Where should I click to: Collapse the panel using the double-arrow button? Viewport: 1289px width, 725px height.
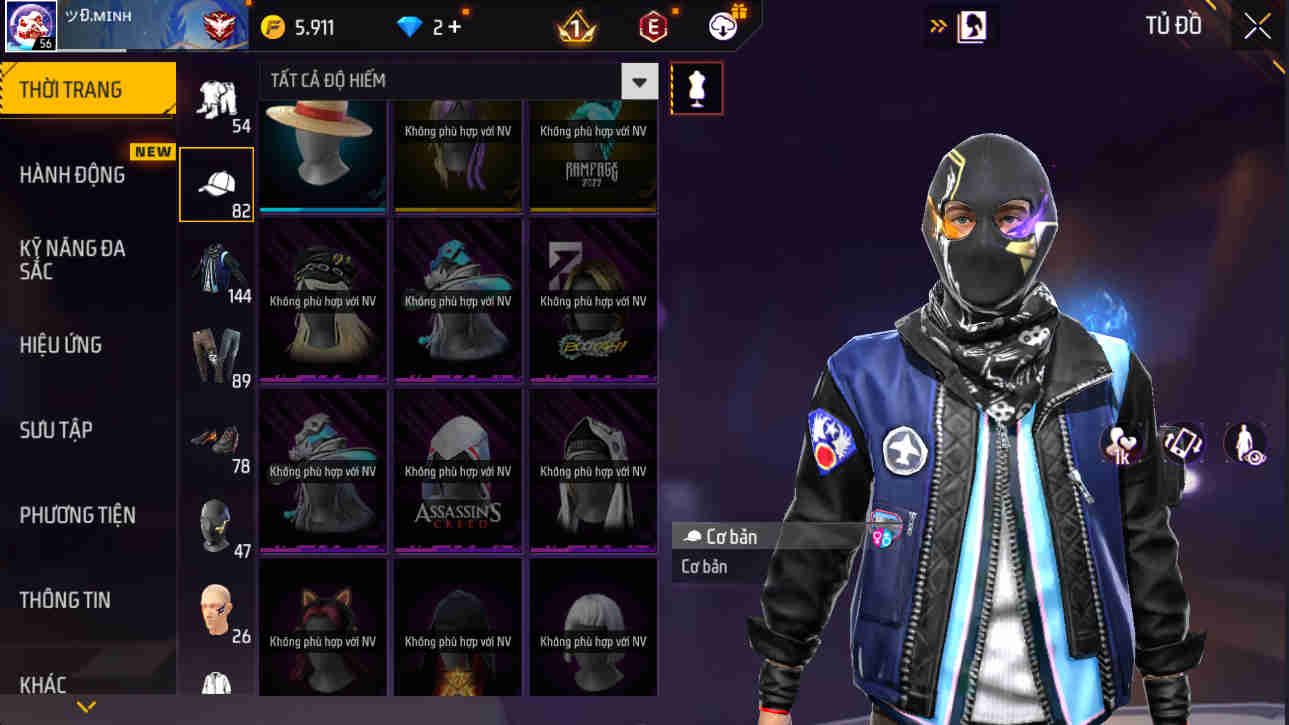(937, 26)
